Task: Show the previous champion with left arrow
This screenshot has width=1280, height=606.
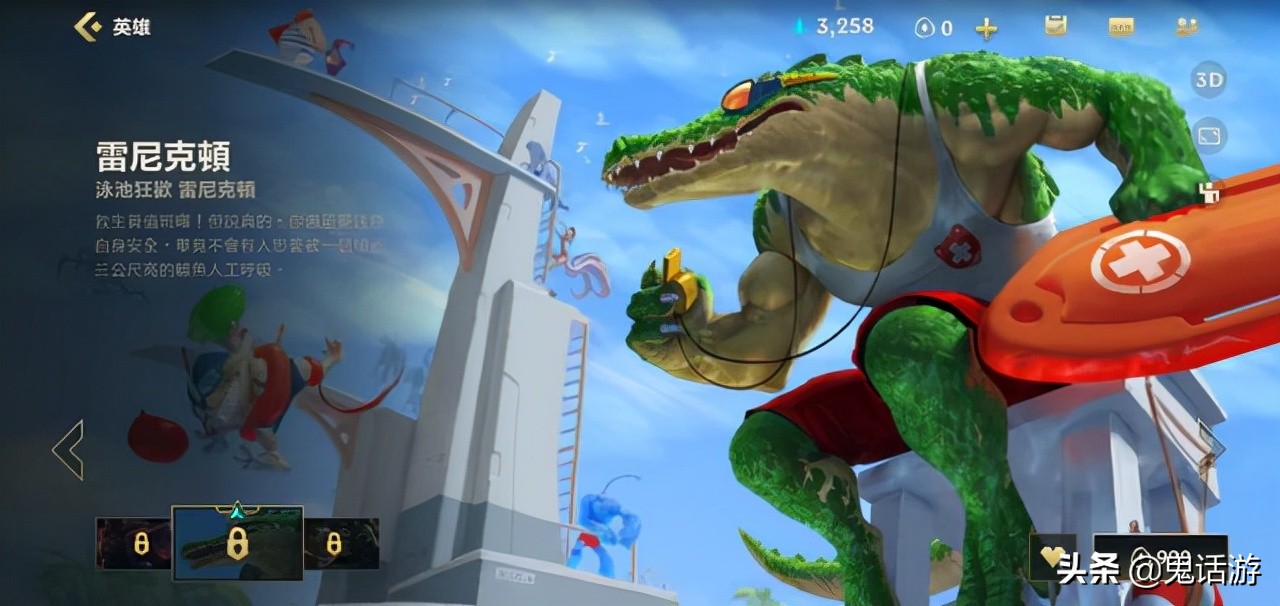Action: (x=68, y=449)
